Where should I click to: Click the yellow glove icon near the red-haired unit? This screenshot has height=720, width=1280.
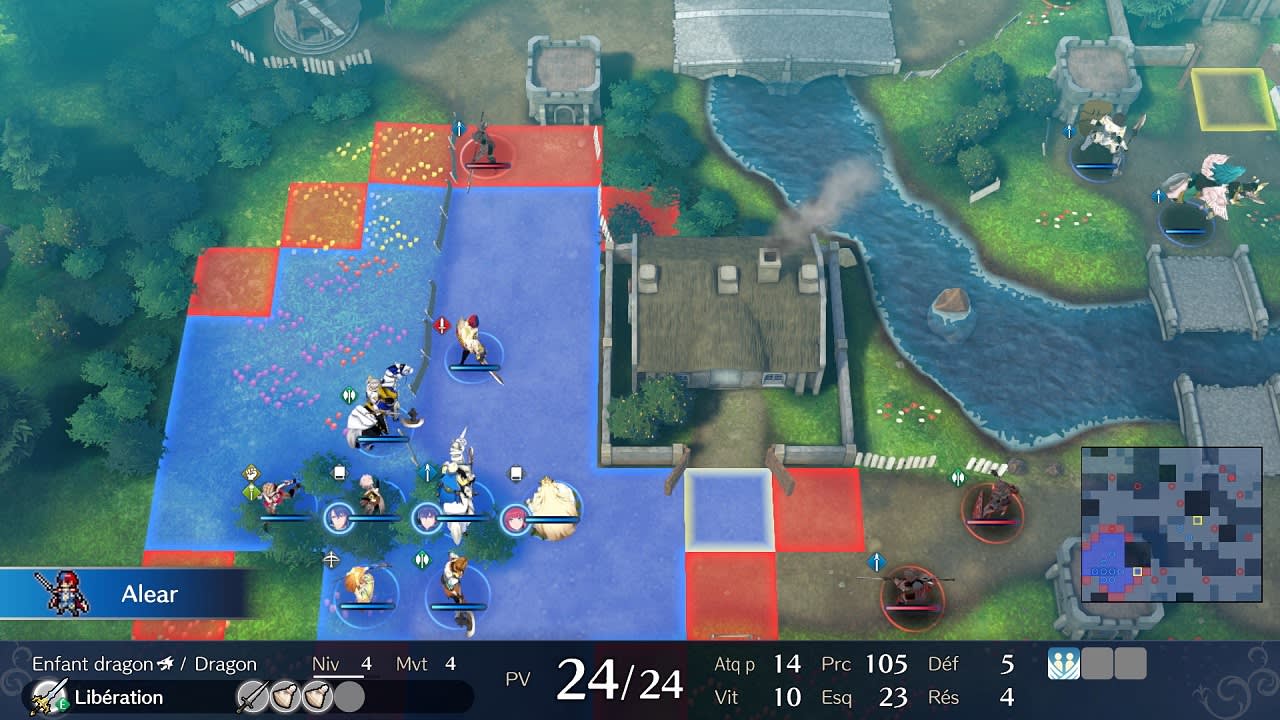coord(251,472)
